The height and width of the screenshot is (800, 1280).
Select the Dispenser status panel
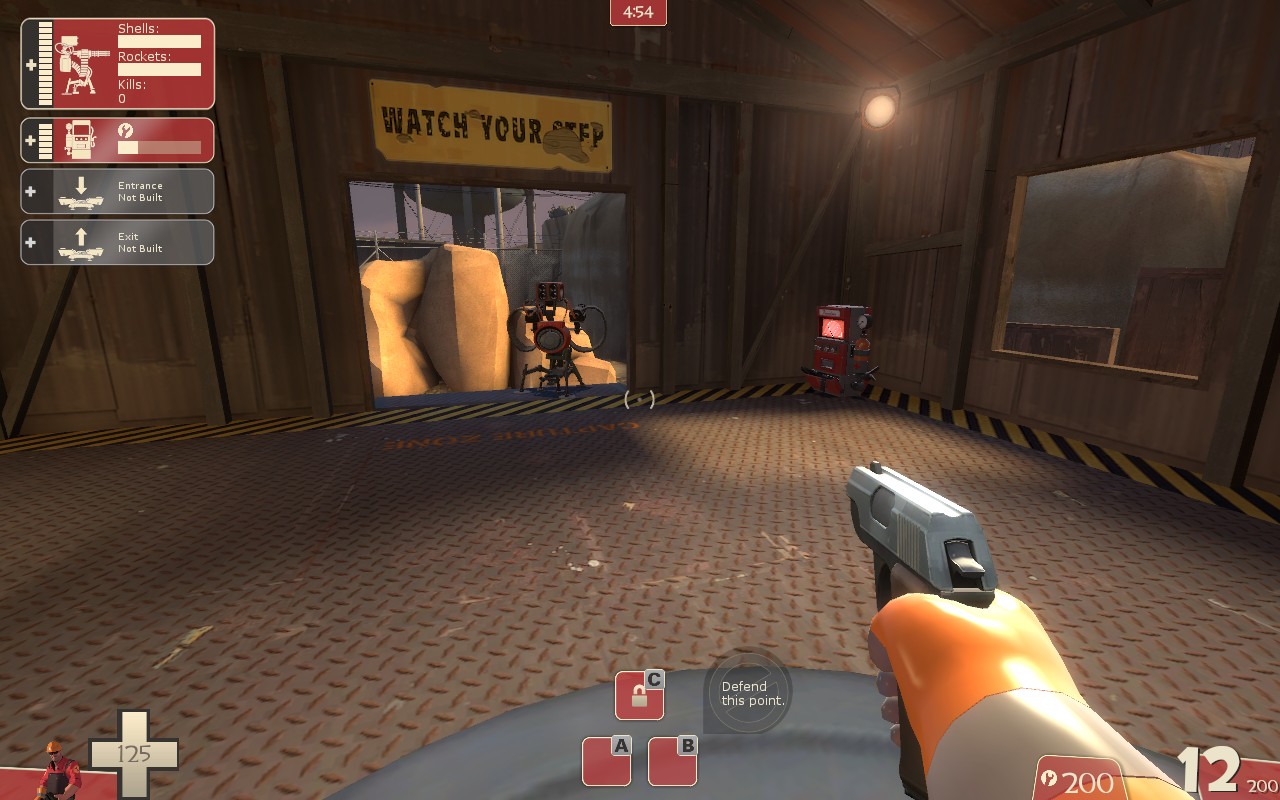(x=117, y=140)
